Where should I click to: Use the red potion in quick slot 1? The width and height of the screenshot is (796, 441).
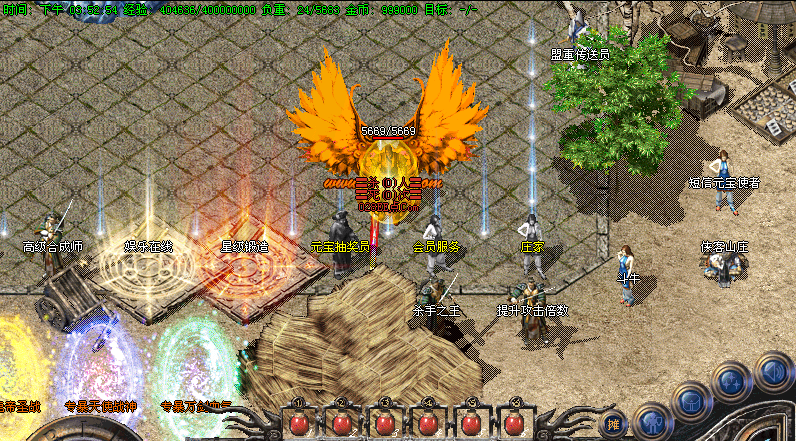(x=297, y=424)
